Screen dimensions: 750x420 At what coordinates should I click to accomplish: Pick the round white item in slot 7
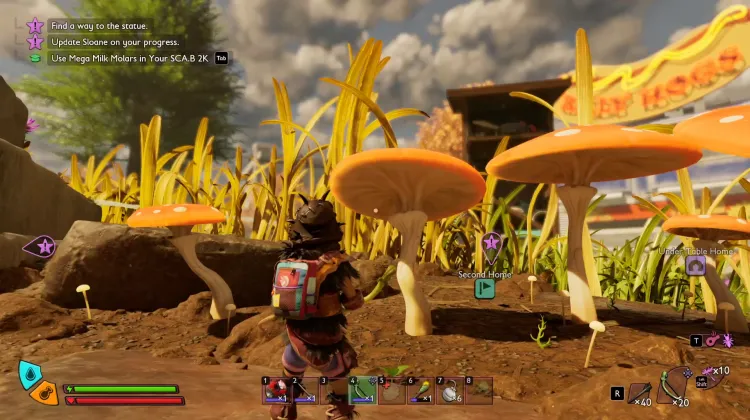[449, 390]
